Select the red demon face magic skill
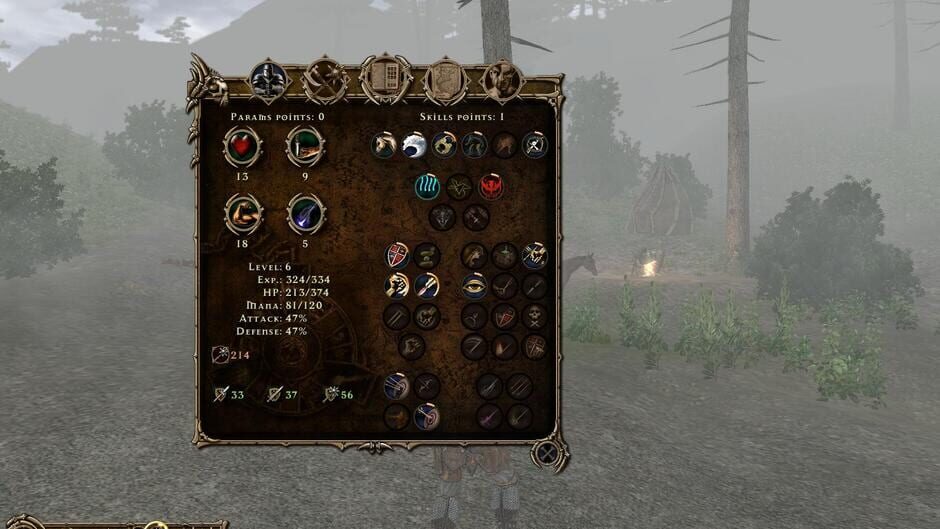The height and width of the screenshot is (529, 940). coord(491,186)
